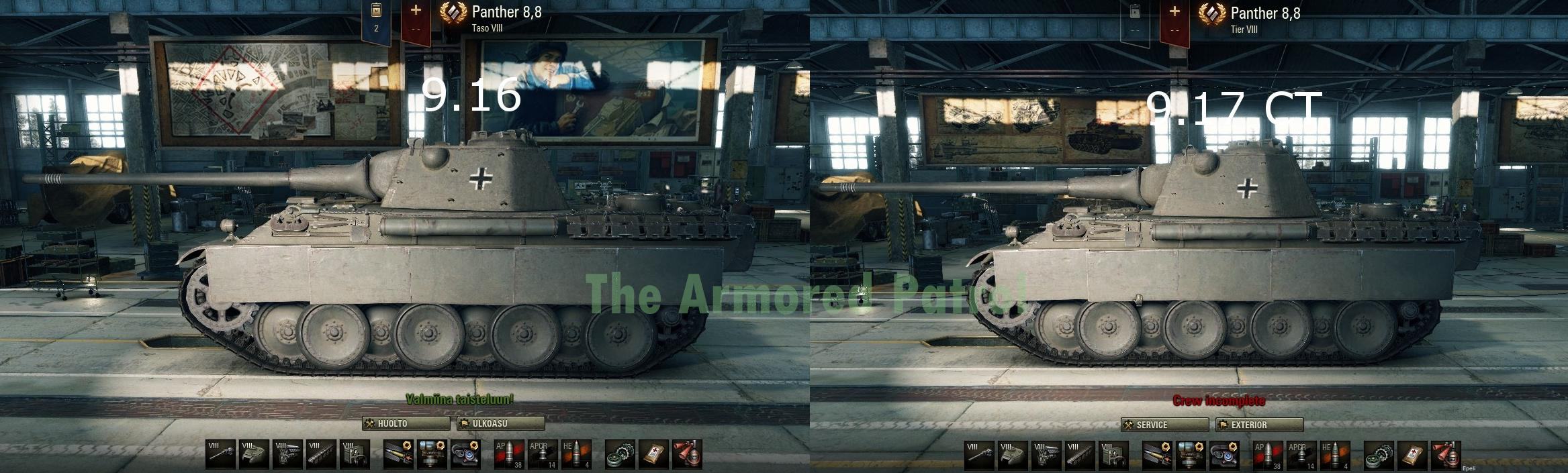Screen dimensions: 1568x473
Task: Select the AP shell slot in the 9.16 hangar
Action: (510, 454)
